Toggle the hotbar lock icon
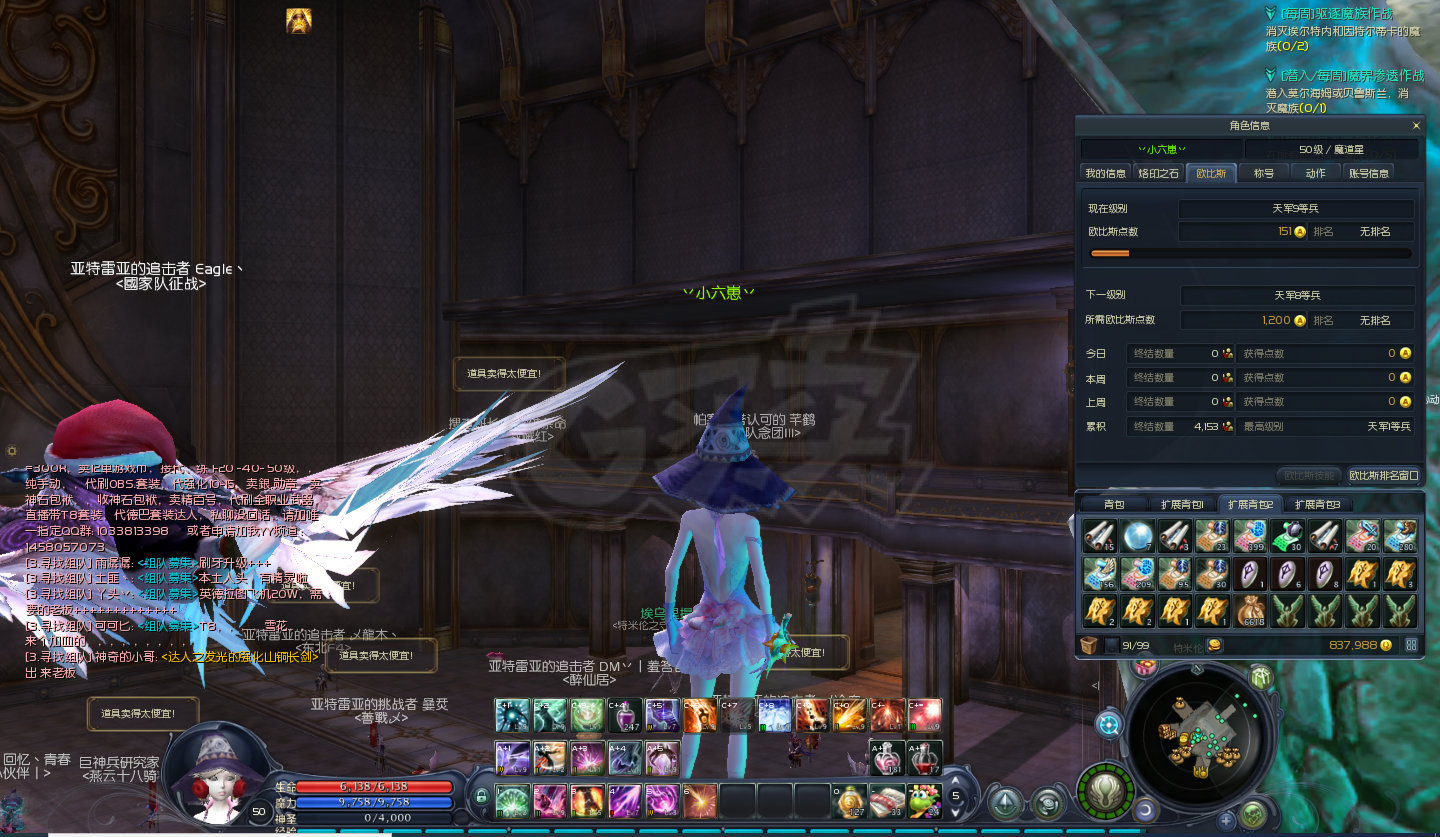The height and width of the screenshot is (837, 1440). click(x=481, y=796)
